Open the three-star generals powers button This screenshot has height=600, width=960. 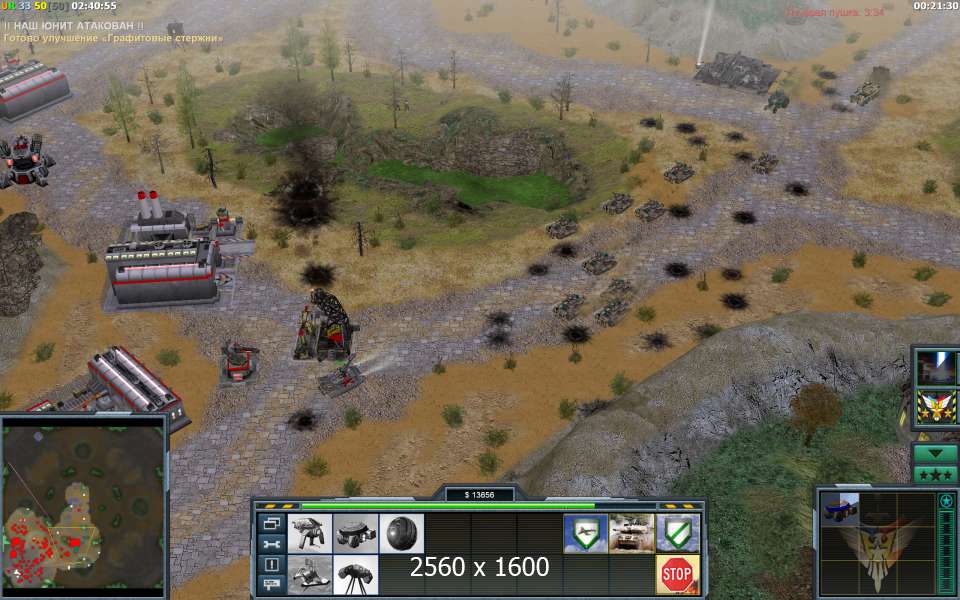[x=935, y=474]
